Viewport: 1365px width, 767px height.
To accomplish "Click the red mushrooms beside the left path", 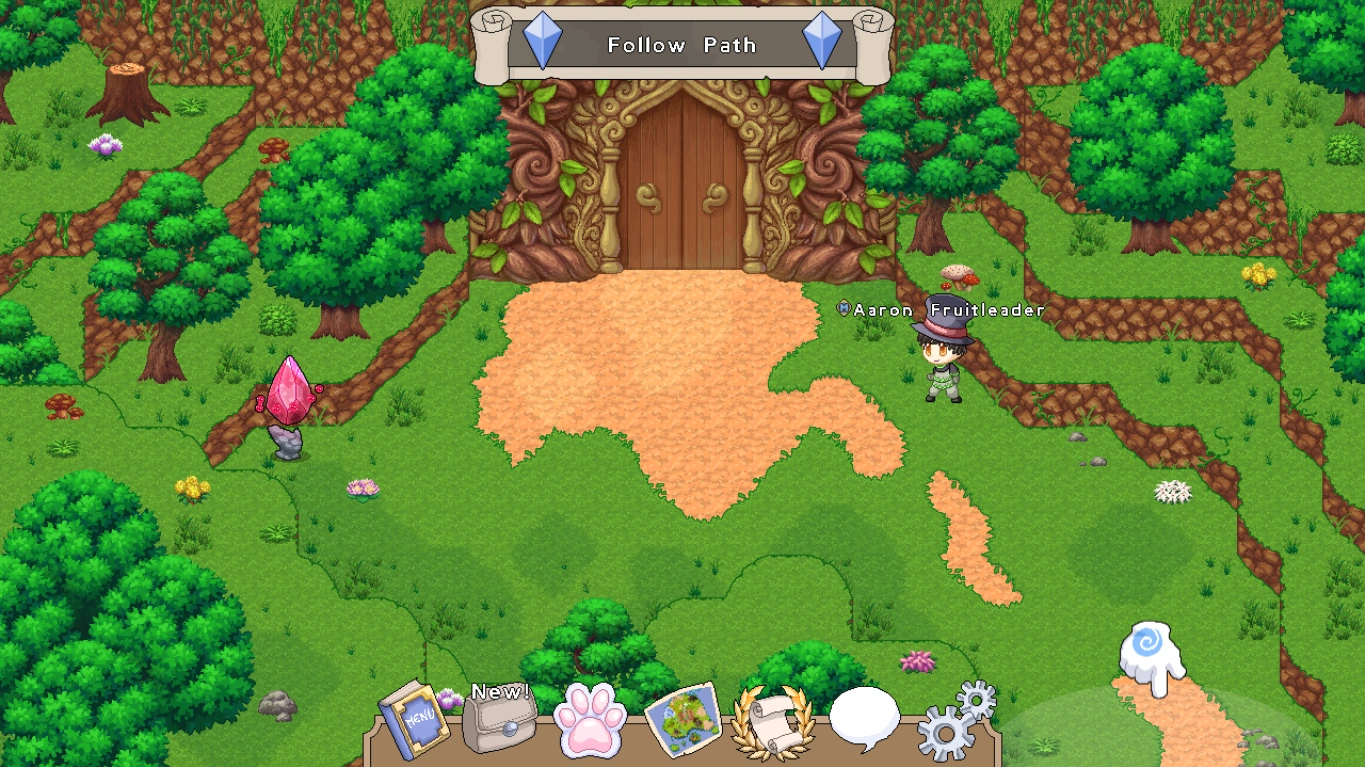I will [x=62, y=408].
